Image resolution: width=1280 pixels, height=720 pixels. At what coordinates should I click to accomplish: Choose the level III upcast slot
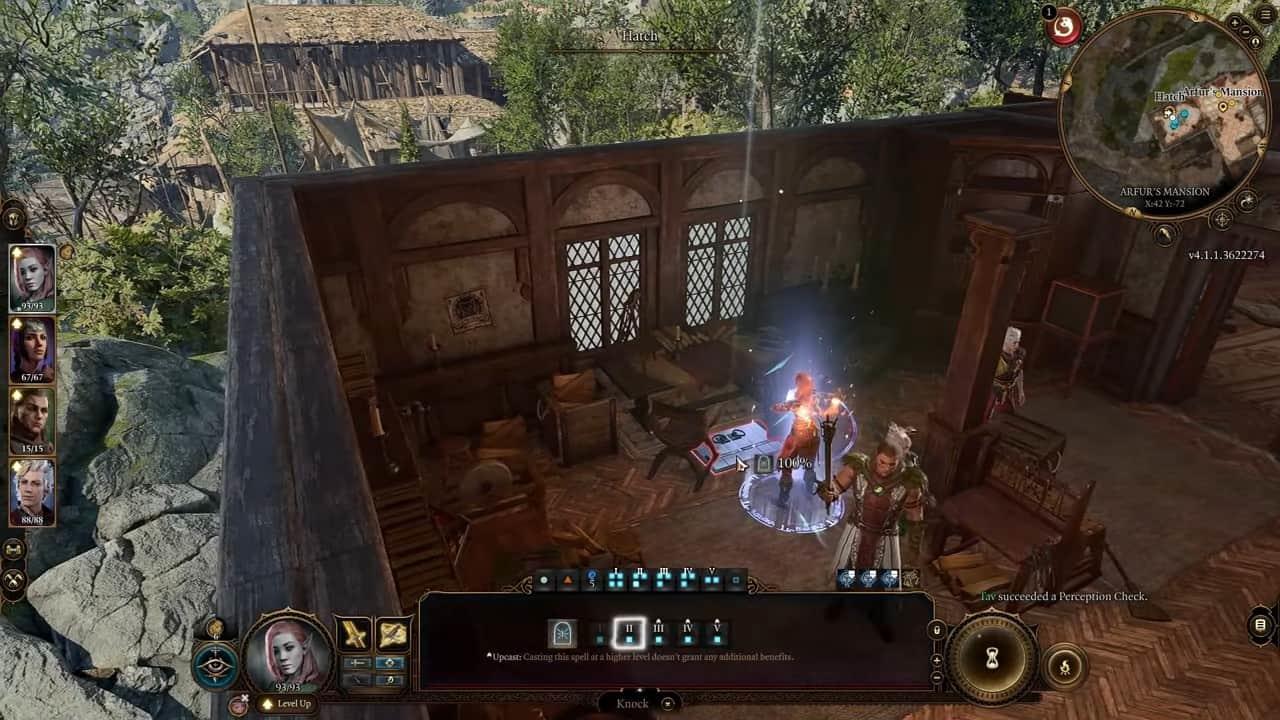659,632
